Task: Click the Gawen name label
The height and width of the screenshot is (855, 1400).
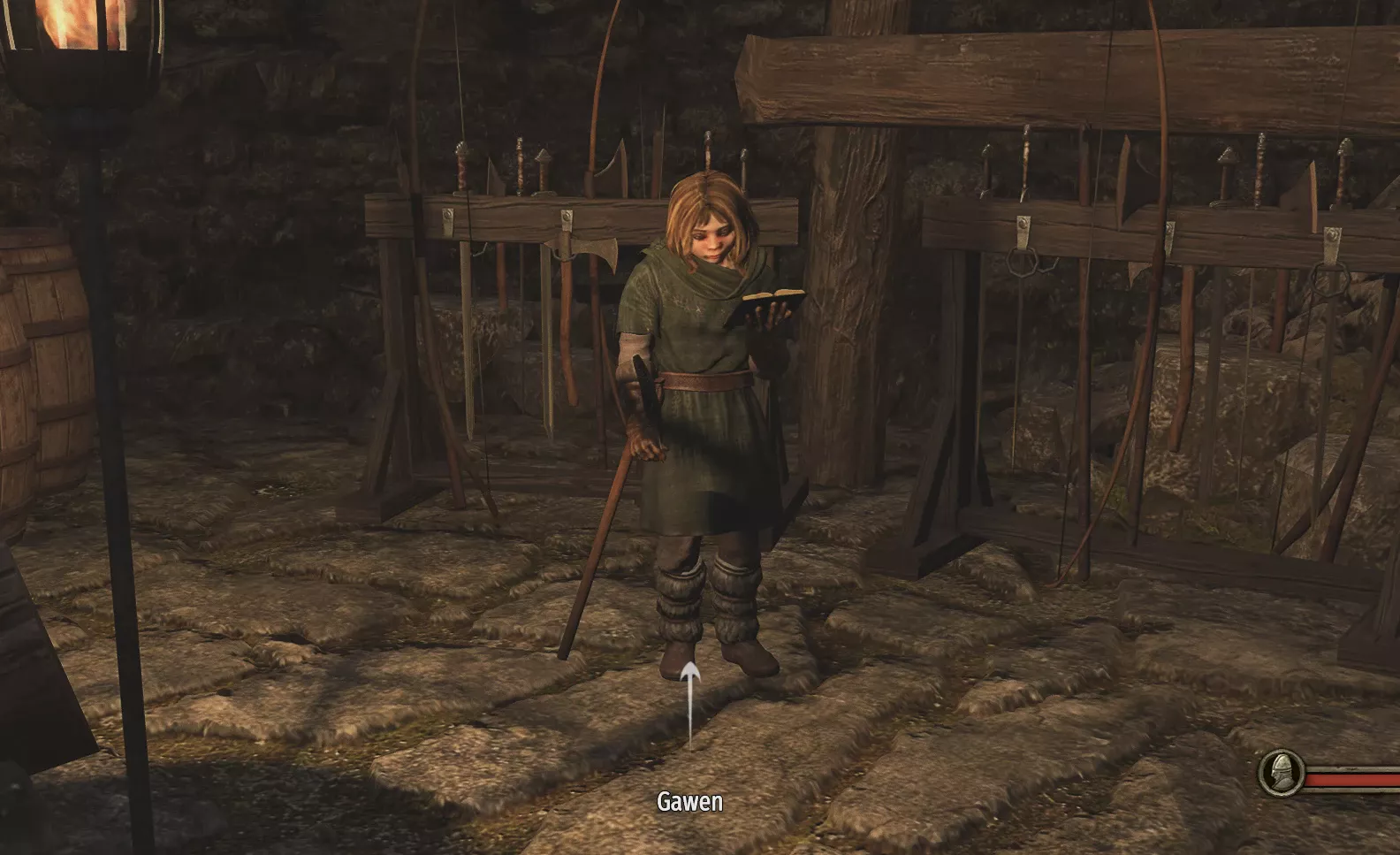Action: point(689,803)
